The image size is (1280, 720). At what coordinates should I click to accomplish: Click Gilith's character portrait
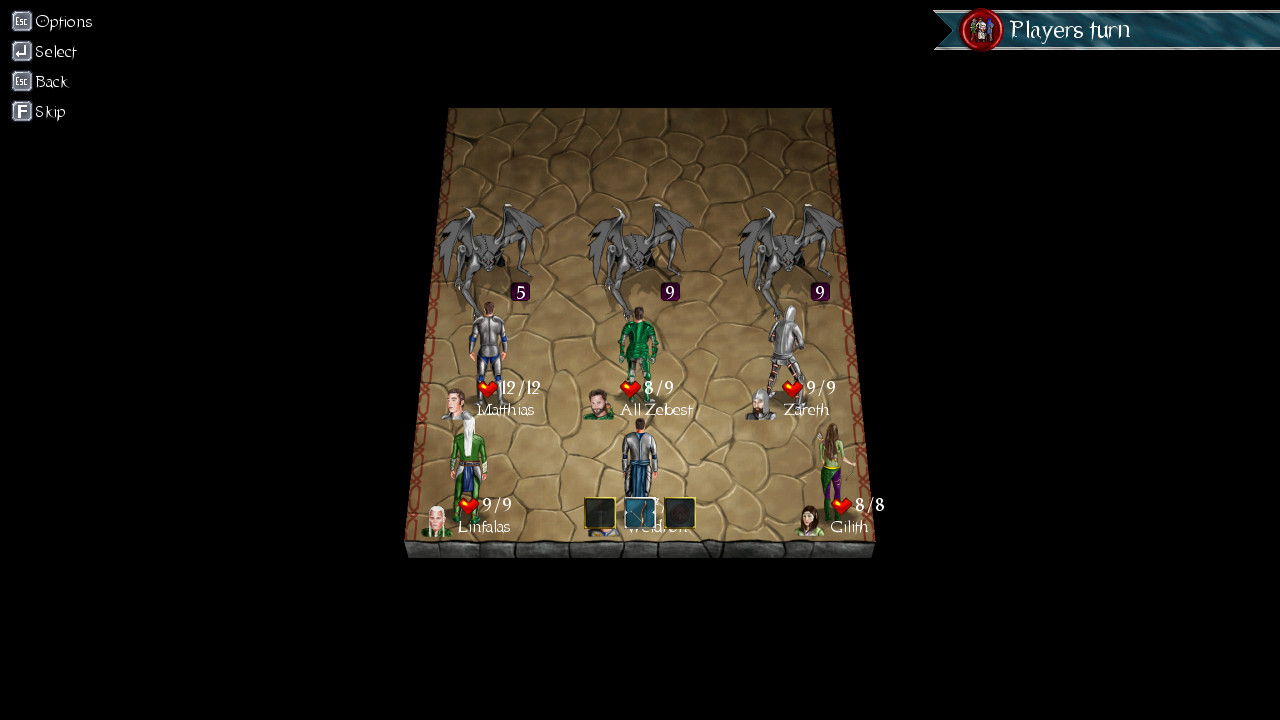(808, 521)
